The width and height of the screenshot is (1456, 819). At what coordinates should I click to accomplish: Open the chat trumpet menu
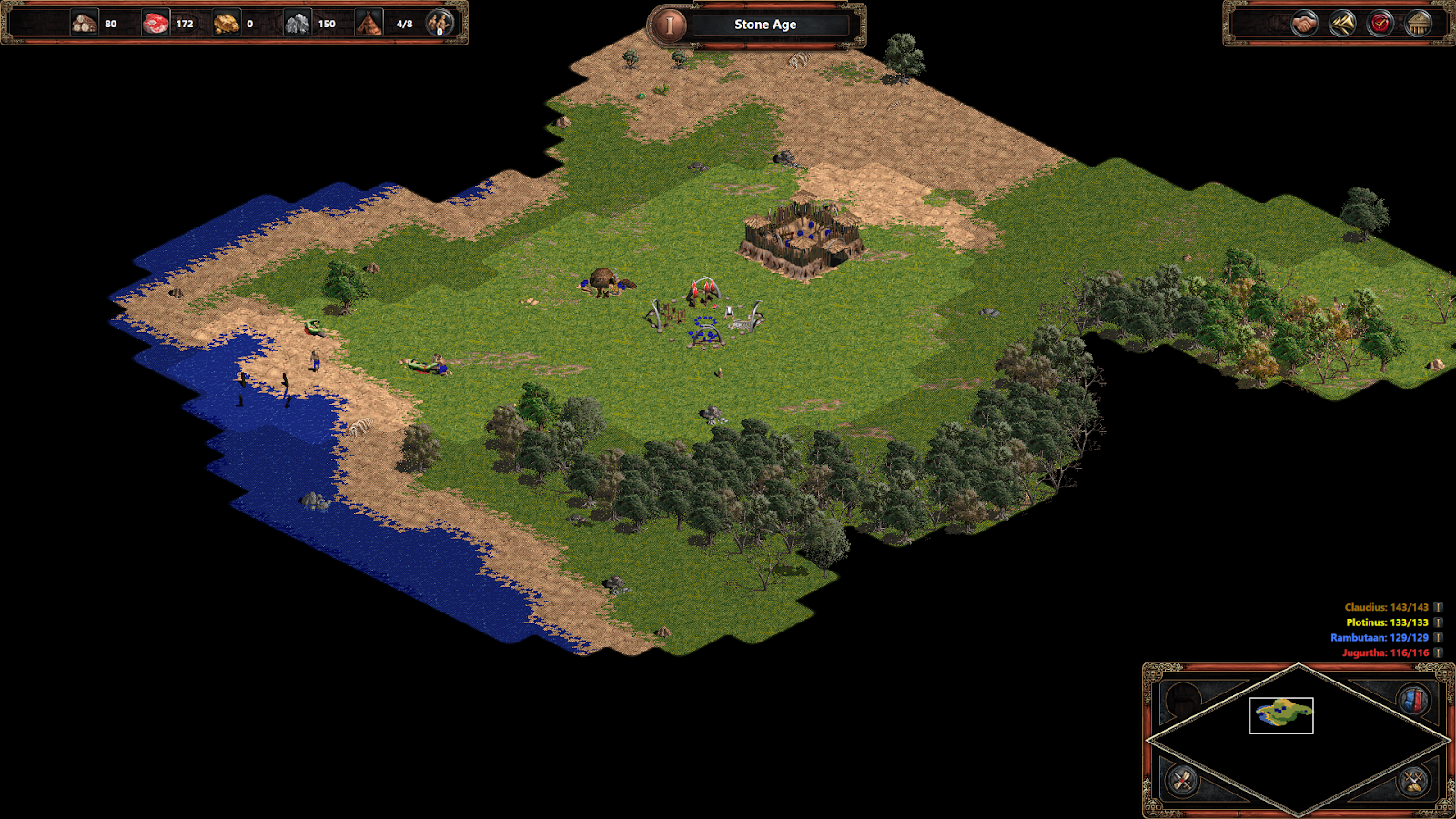click(x=1340, y=23)
